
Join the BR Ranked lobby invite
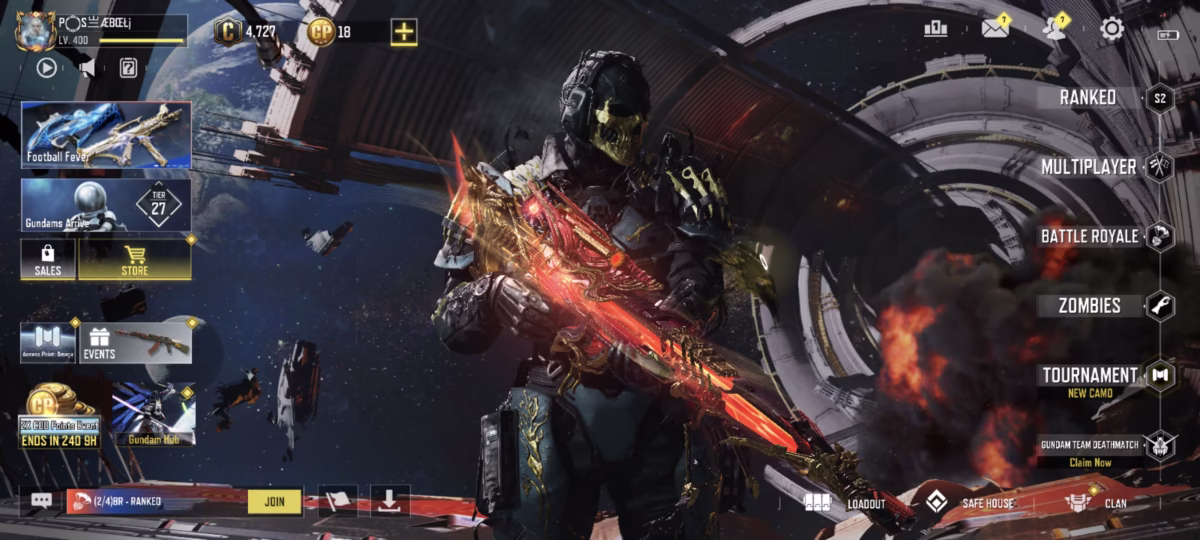pyautogui.click(x=274, y=501)
